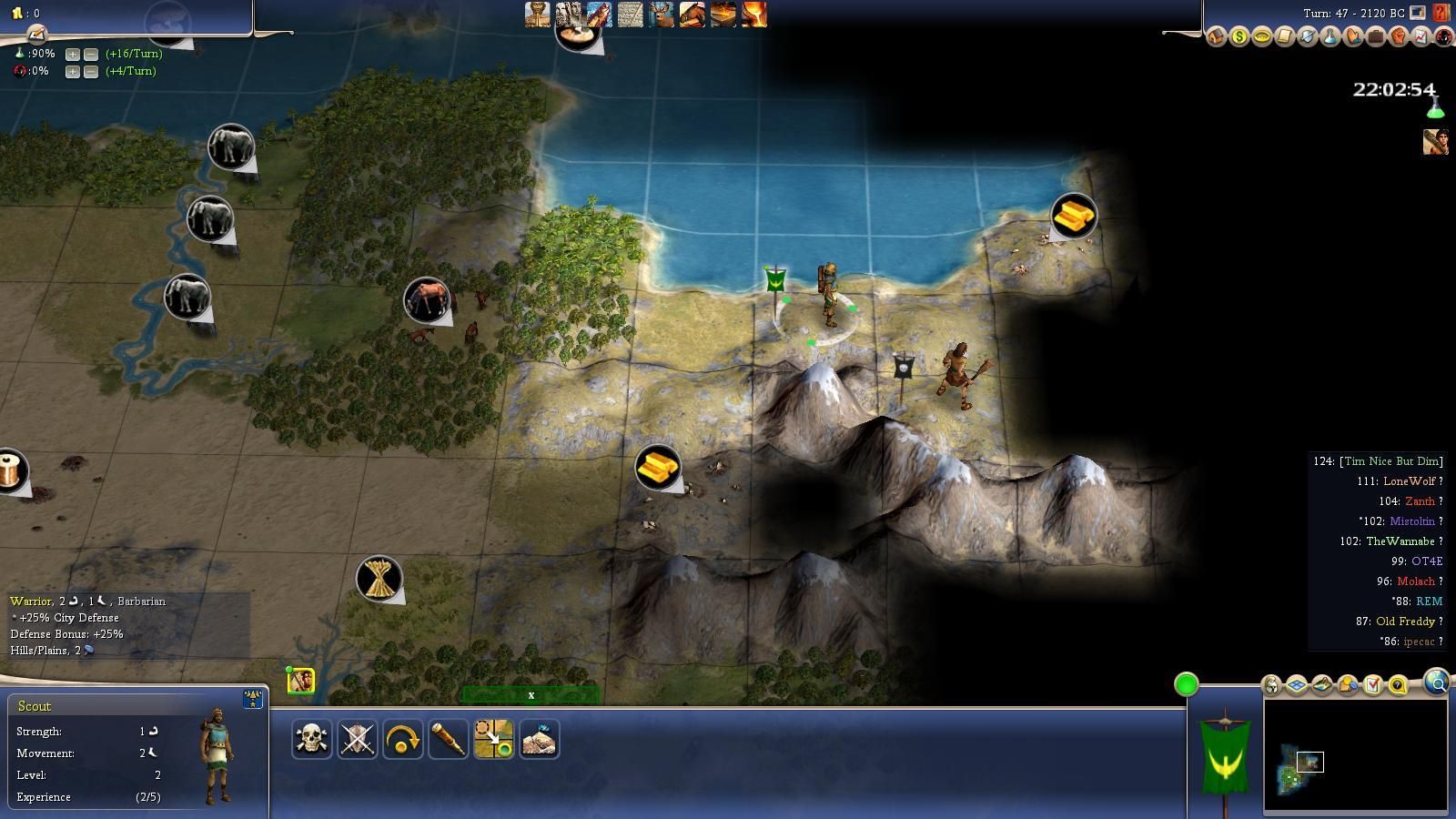Delete the unit with the skull button
Image resolution: width=1456 pixels, height=819 pixels.
(311, 739)
